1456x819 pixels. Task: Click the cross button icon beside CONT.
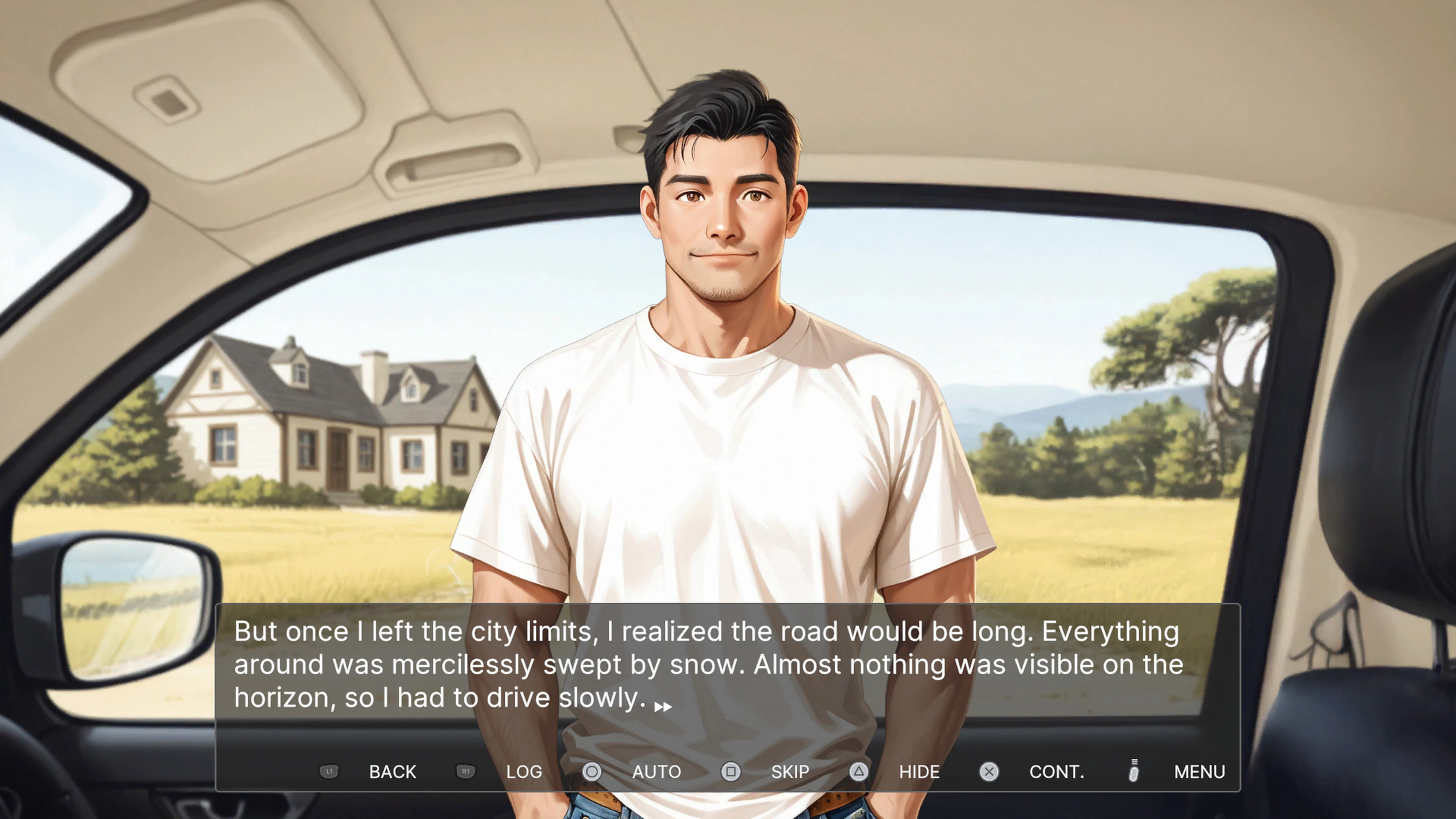click(989, 772)
